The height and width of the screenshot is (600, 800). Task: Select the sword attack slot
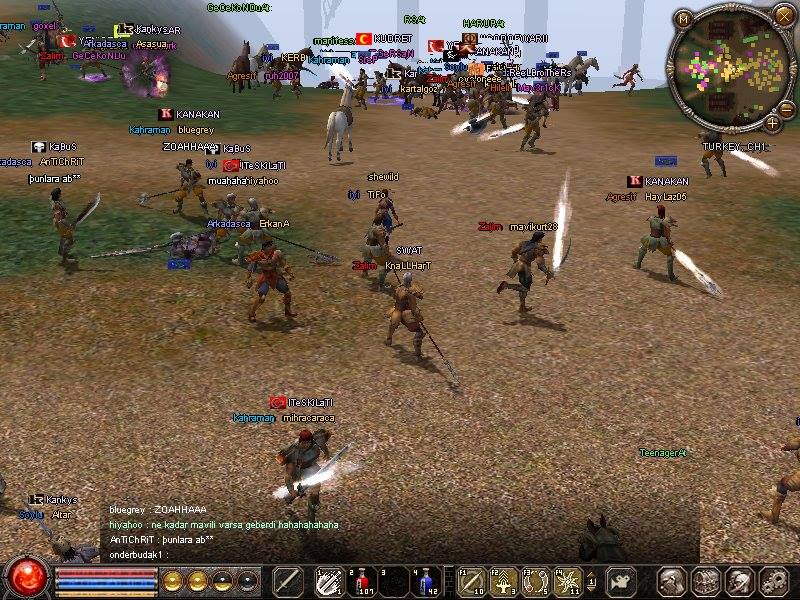pyautogui.click(x=288, y=581)
